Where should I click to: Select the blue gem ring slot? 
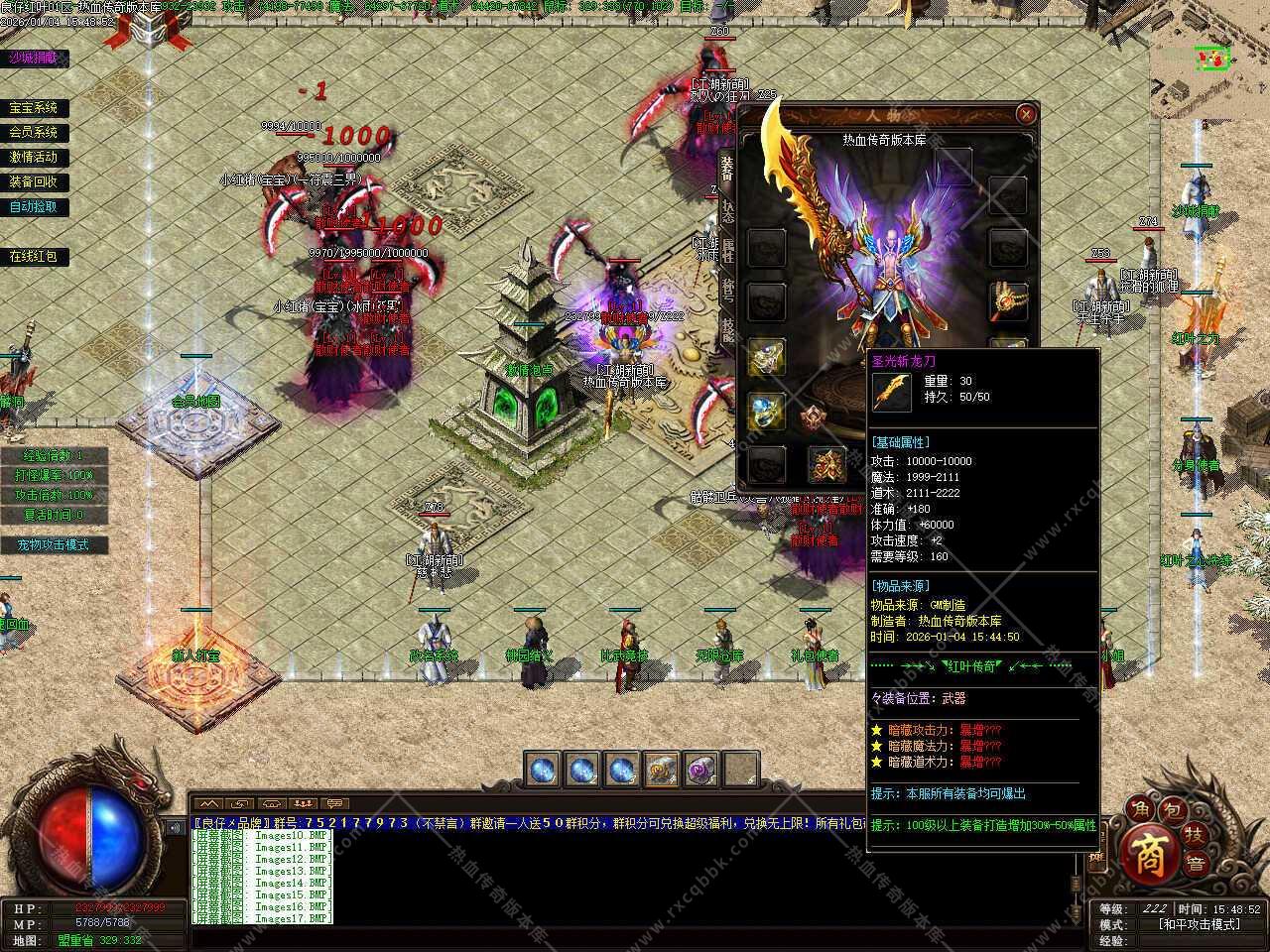click(766, 410)
